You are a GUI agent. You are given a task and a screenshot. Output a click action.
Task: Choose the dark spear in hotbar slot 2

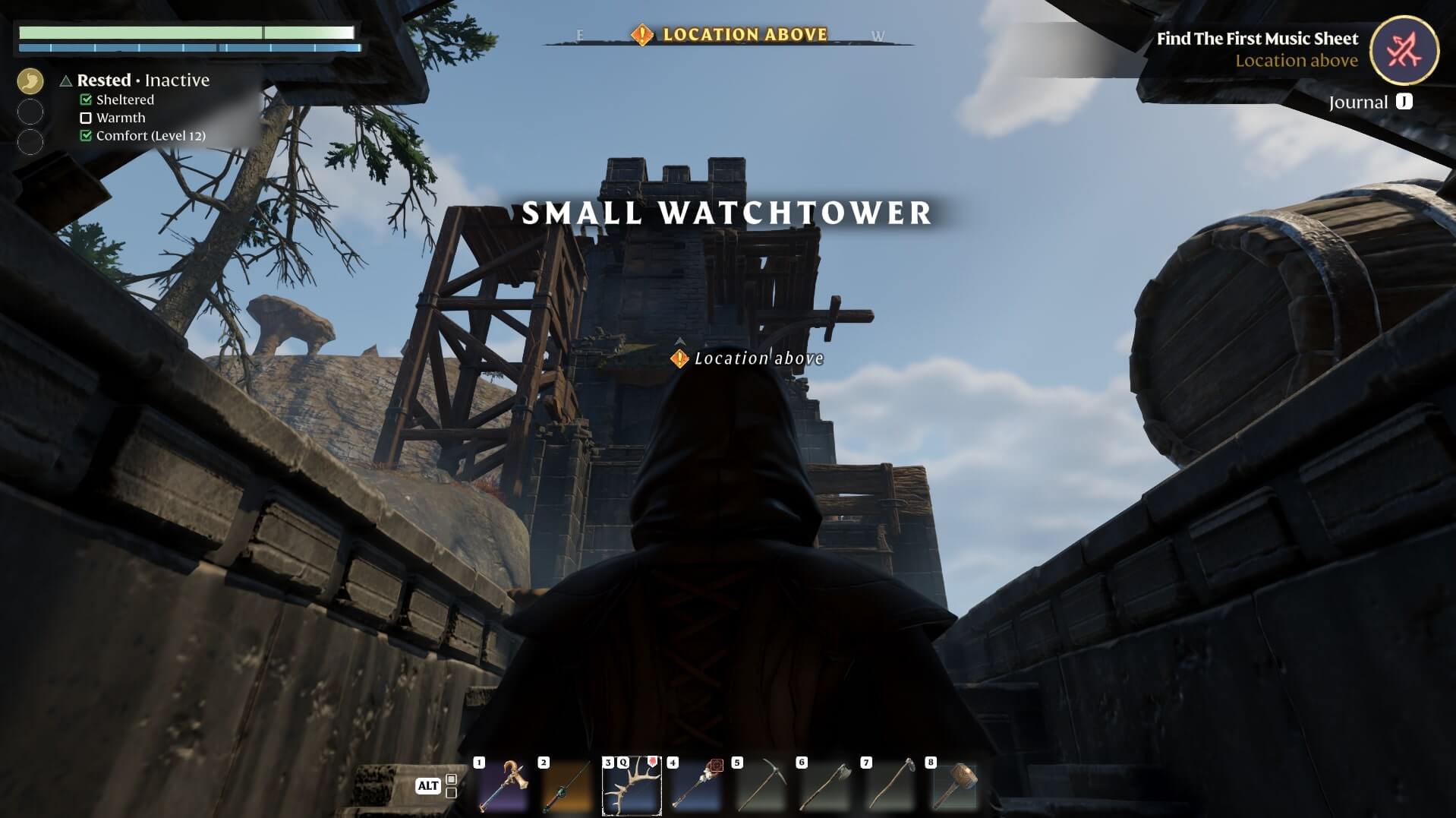[x=567, y=786]
